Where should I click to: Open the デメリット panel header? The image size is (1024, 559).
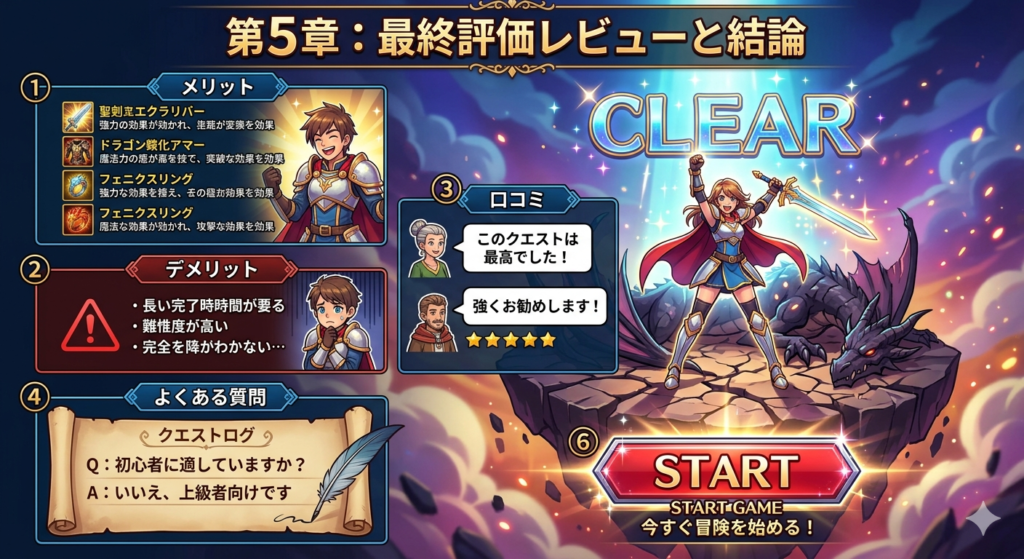(210, 269)
